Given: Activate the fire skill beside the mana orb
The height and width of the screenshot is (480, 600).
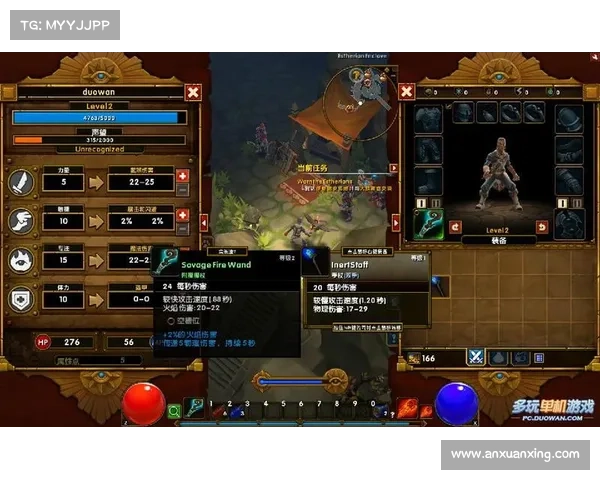Looking at the screenshot, I should coord(407,408).
